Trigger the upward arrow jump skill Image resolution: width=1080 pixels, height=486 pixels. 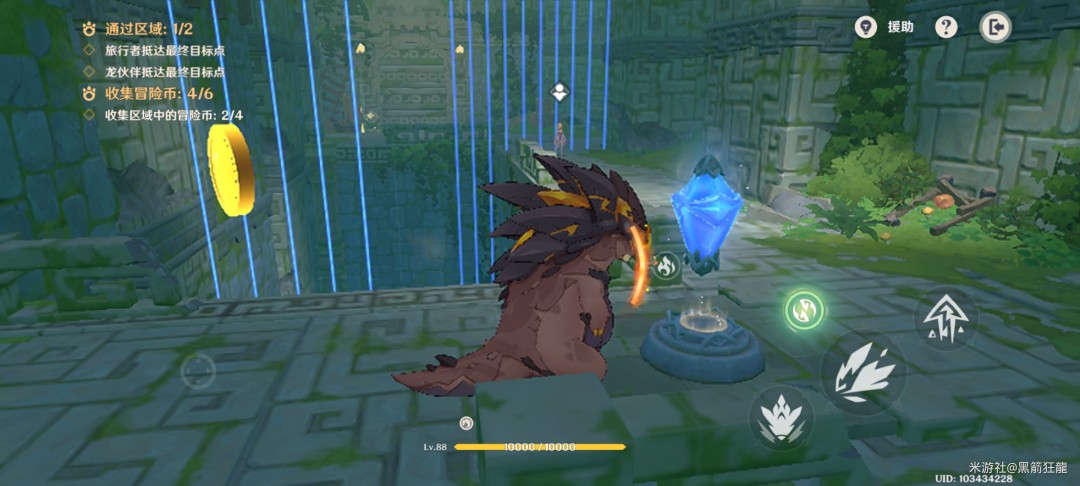(x=945, y=319)
